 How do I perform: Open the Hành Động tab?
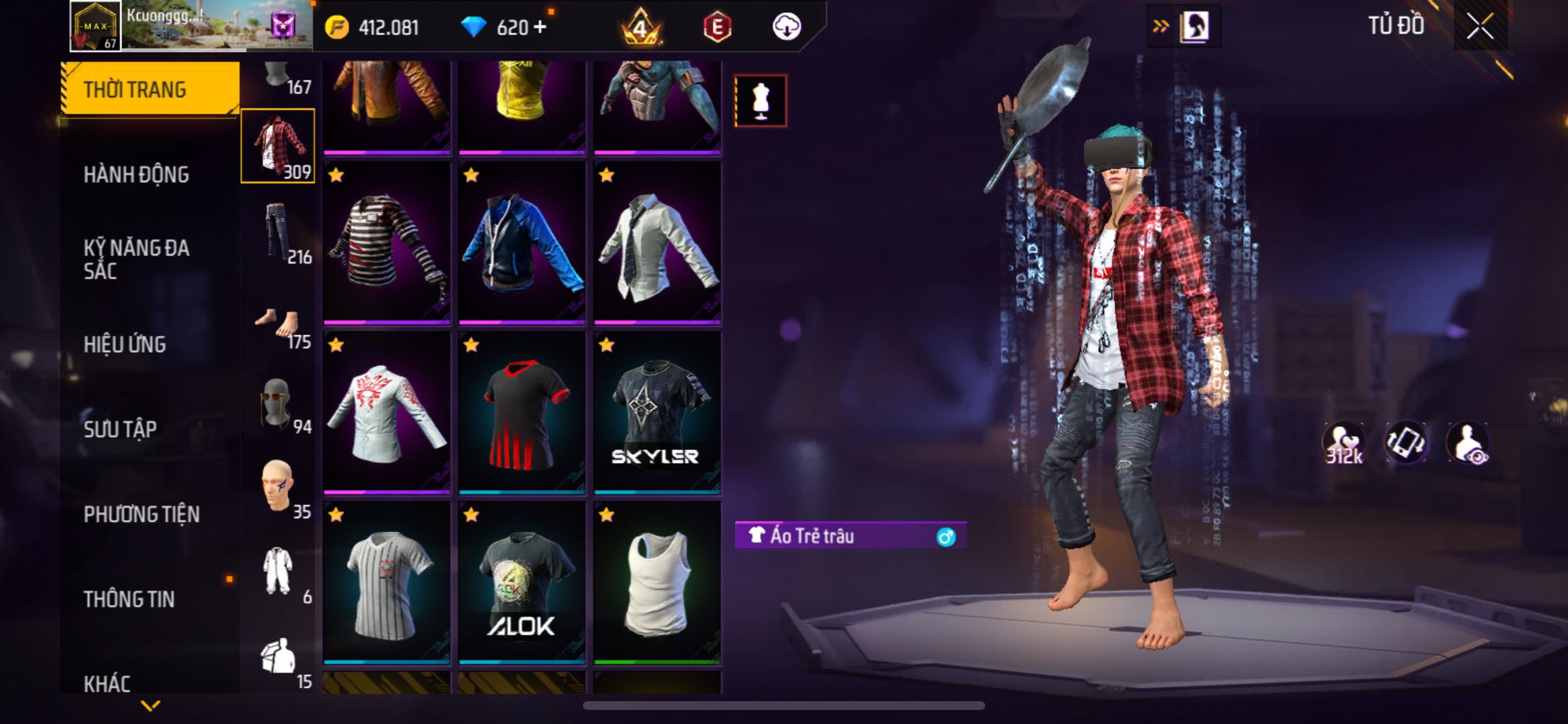coord(136,174)
